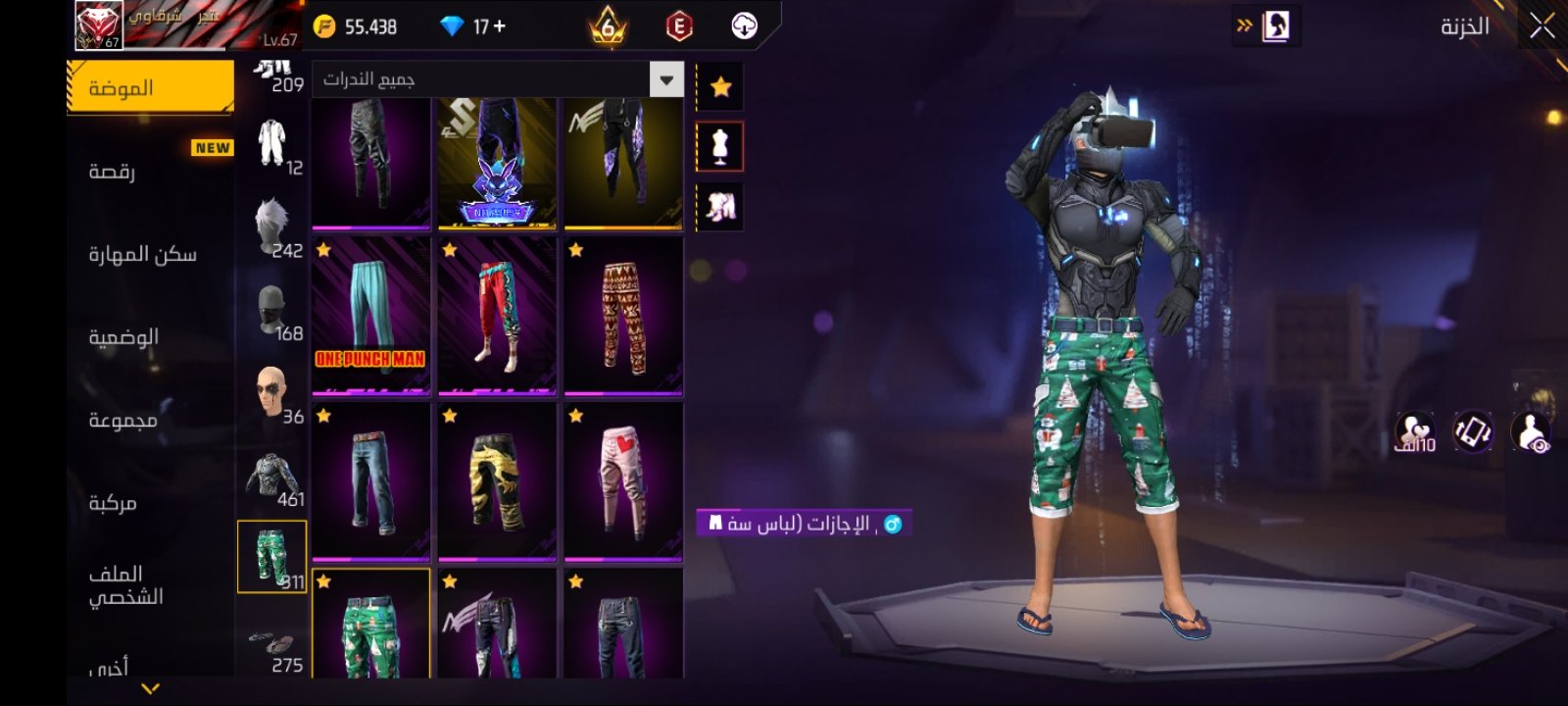Open the الملف الشخصي tab
Screen dimensions: 1568x706
[x=150, y=584]
